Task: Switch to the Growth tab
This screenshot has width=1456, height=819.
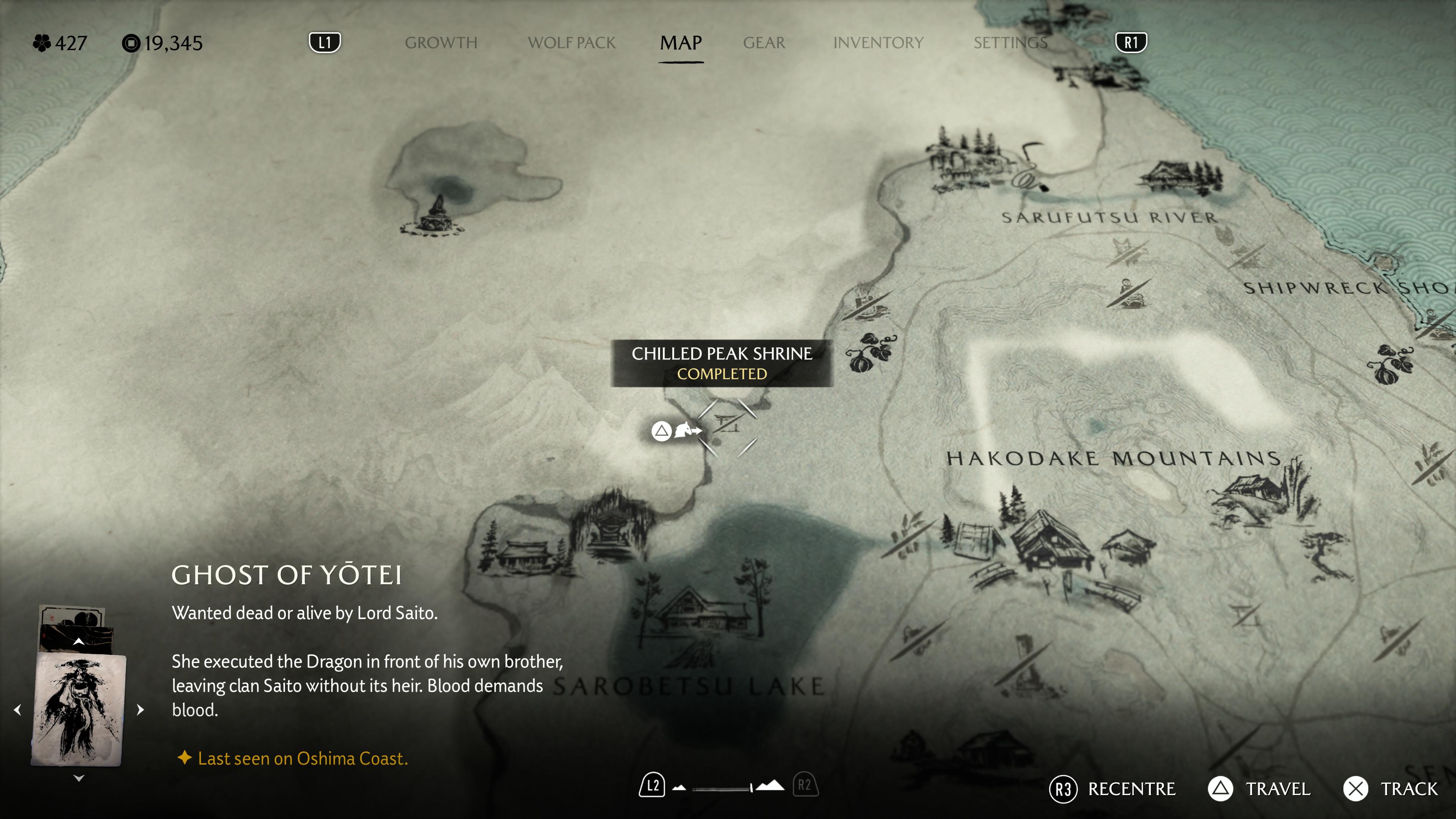Action: 441,43
